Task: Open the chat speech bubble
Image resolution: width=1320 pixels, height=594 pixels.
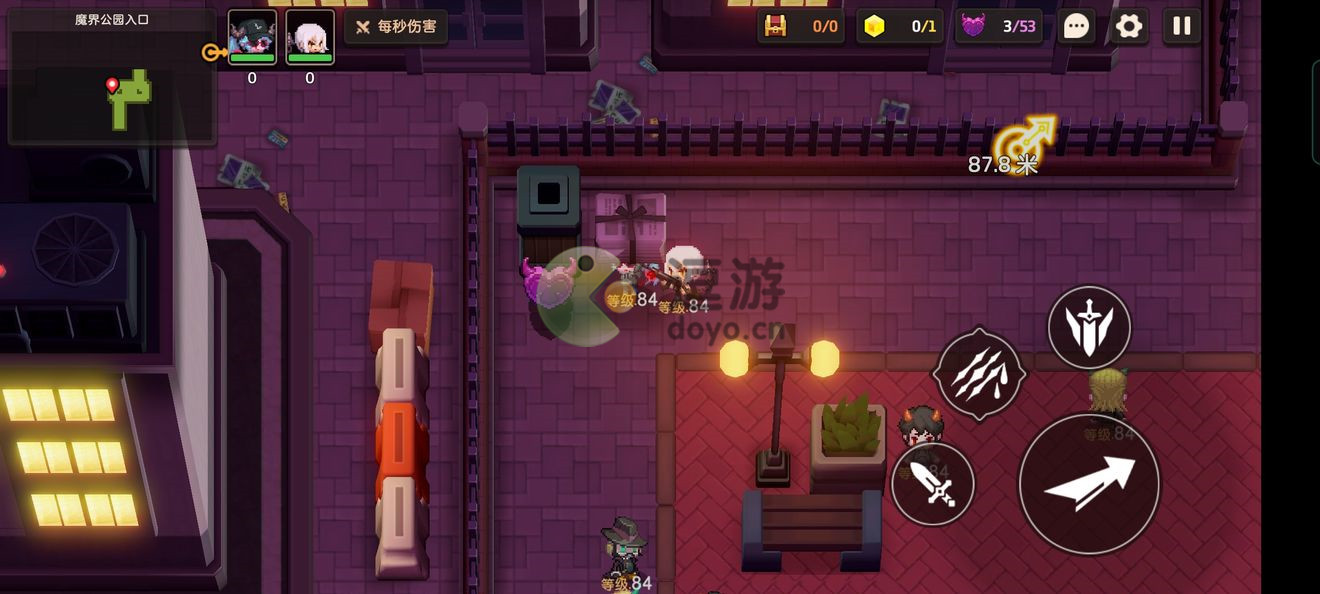Action: (x=1076, y=26)
